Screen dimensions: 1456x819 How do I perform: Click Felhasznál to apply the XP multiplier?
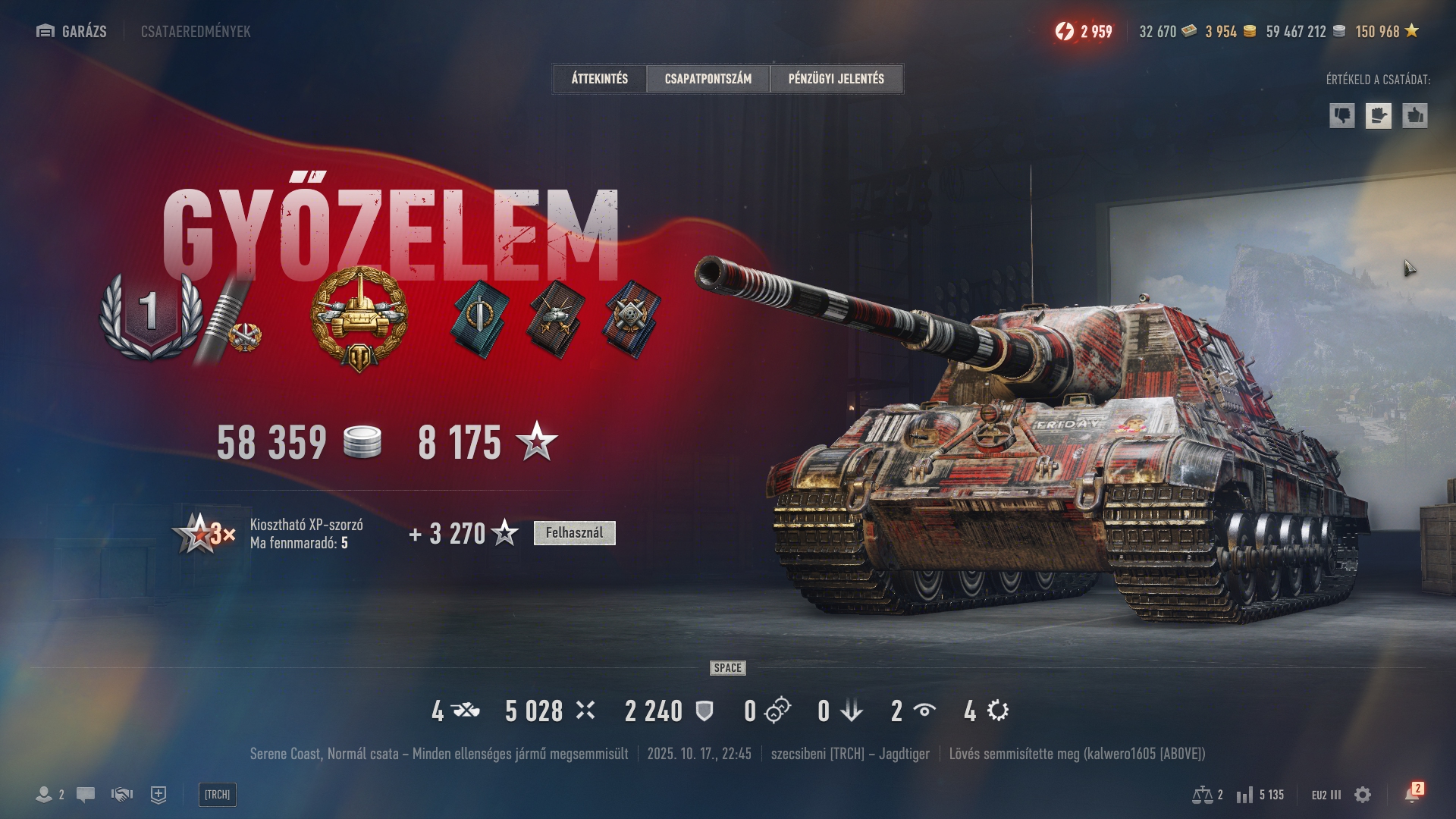click(x=574, y=533)
